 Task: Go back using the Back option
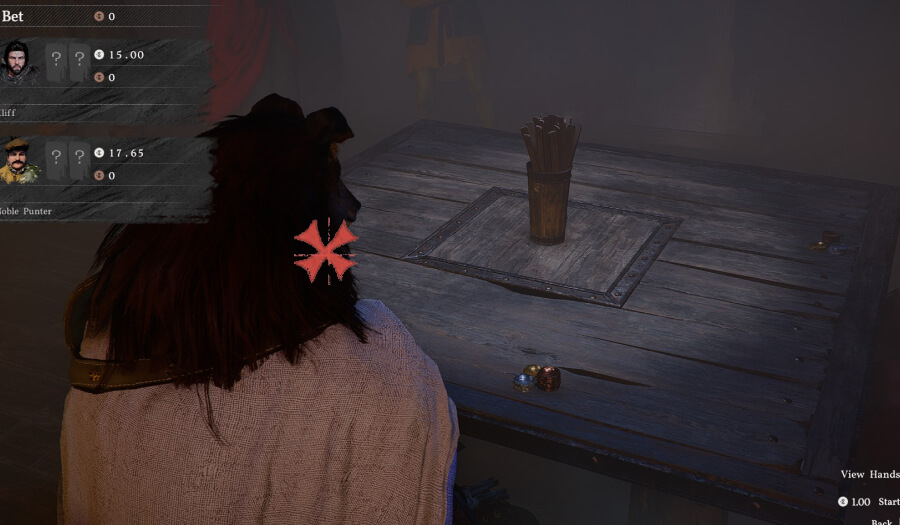882,521
